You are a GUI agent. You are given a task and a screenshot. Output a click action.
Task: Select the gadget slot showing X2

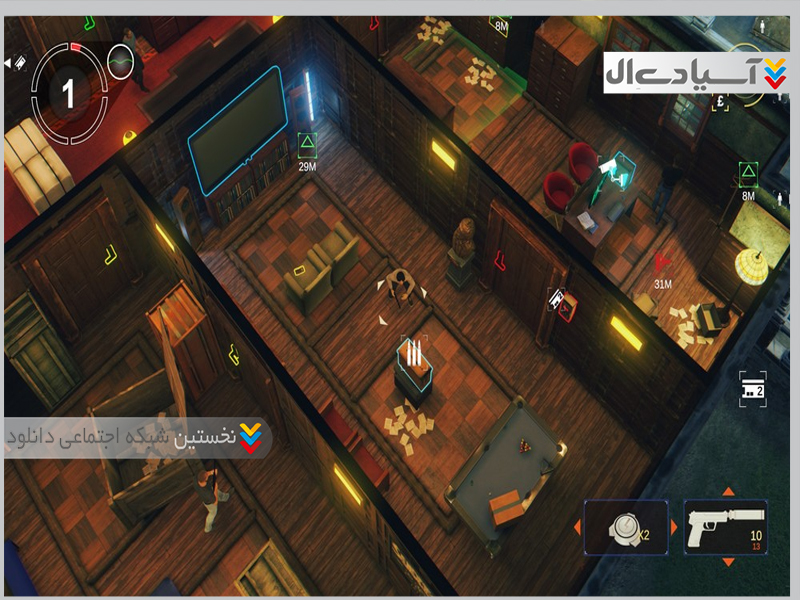(x=626, y=527)
